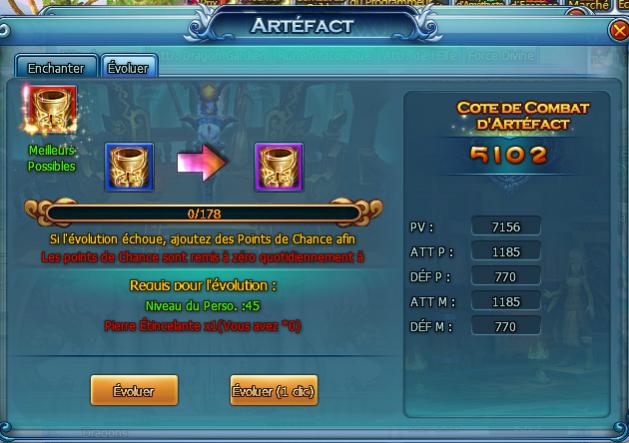Use the Évoluer (1 clic) button
629x443 pixels.
click(x=274, y=390)
